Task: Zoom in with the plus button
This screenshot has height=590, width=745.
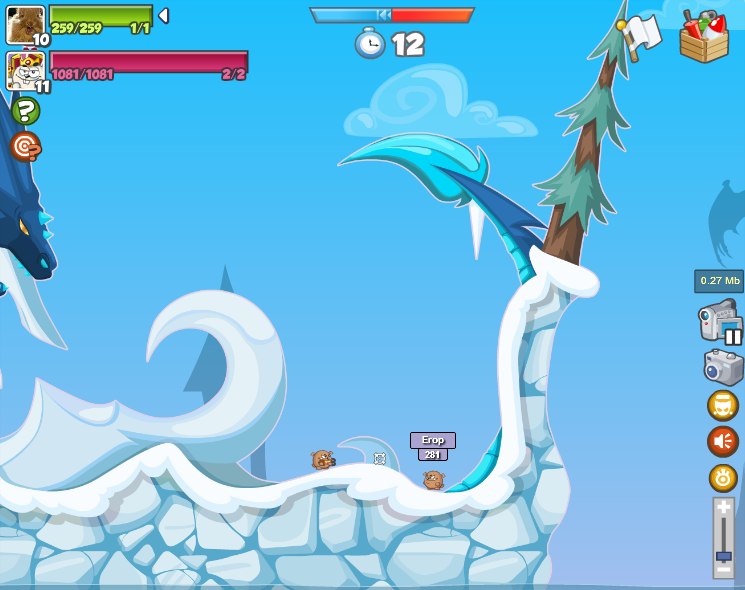Action: [x=723, y=508]
